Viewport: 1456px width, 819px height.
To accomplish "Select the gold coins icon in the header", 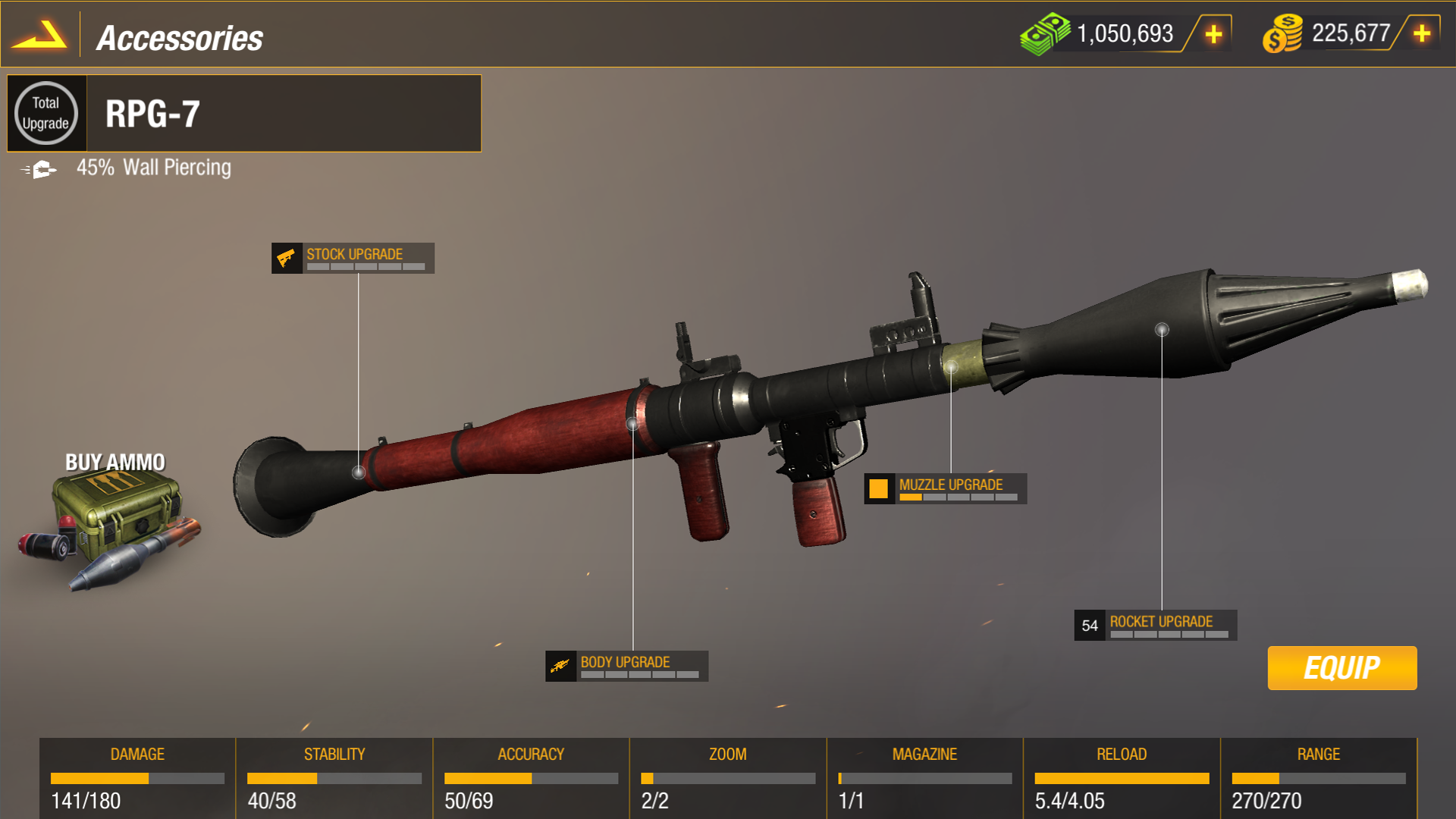I will 1282,33.
